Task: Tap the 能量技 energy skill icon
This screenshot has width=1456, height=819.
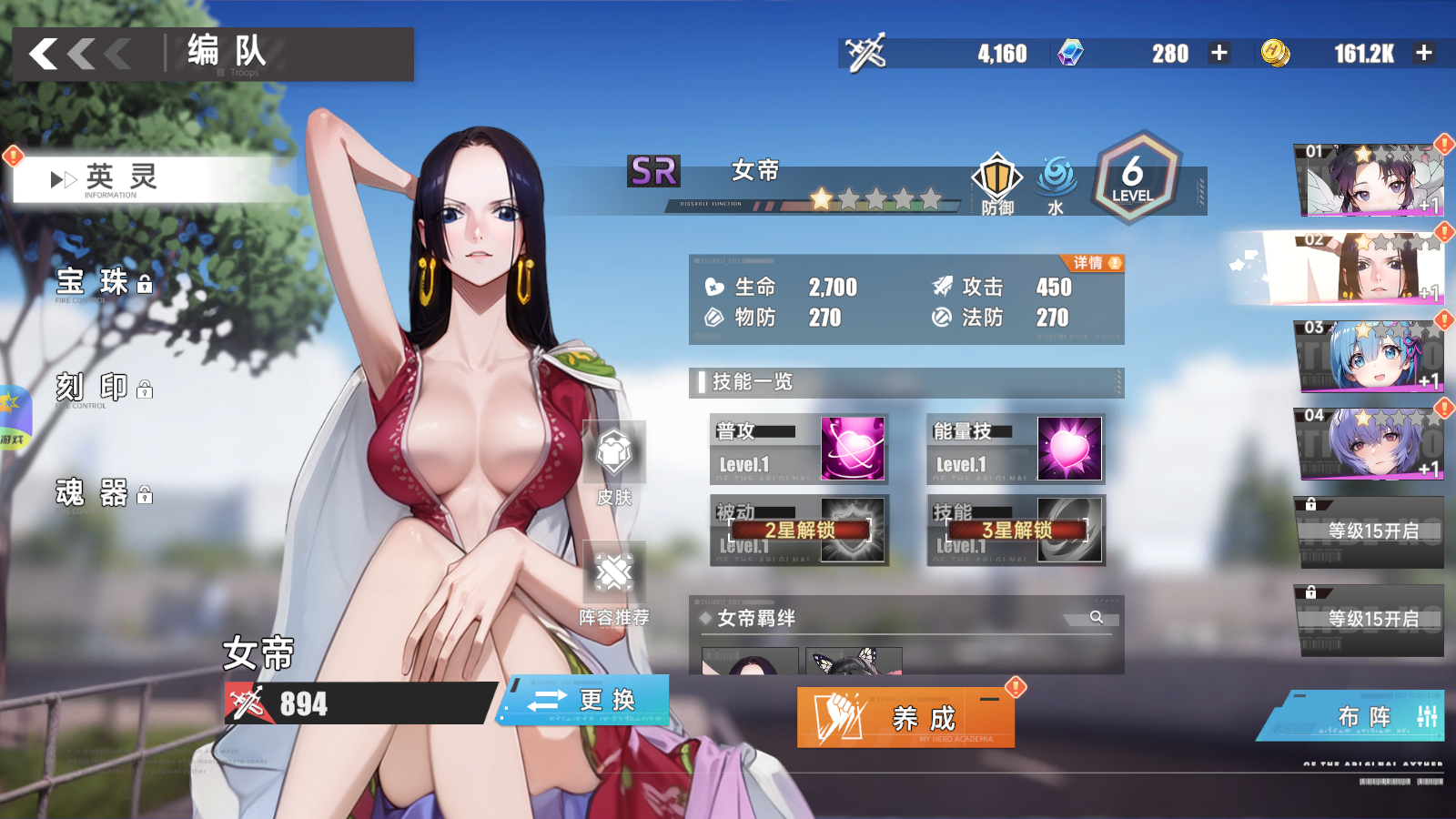Action: (x=1068, y=449)
